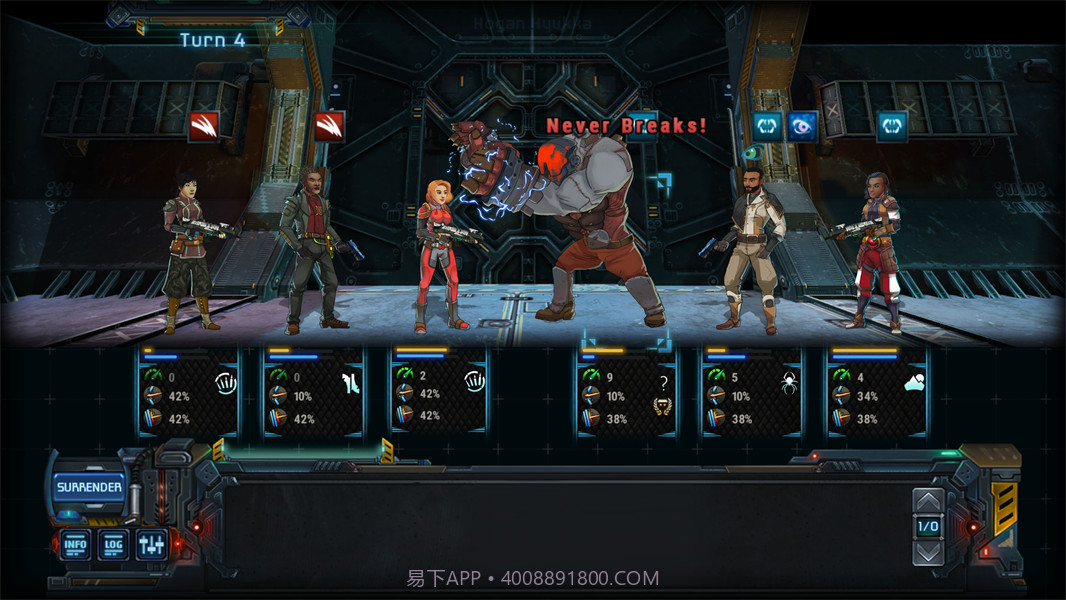Open the INFO panel

pyautogui.click(x=75, y=545)
